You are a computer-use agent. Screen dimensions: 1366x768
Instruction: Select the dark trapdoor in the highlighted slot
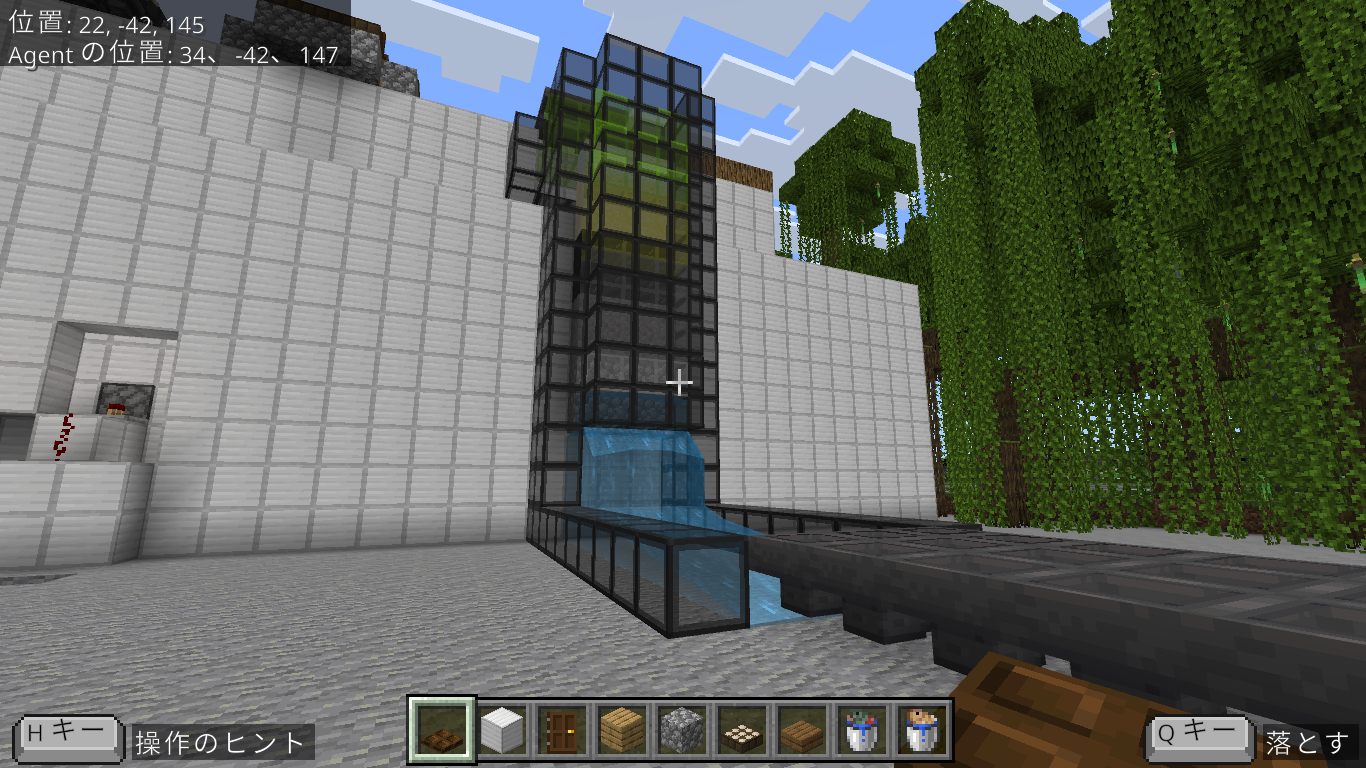(440, 730)
